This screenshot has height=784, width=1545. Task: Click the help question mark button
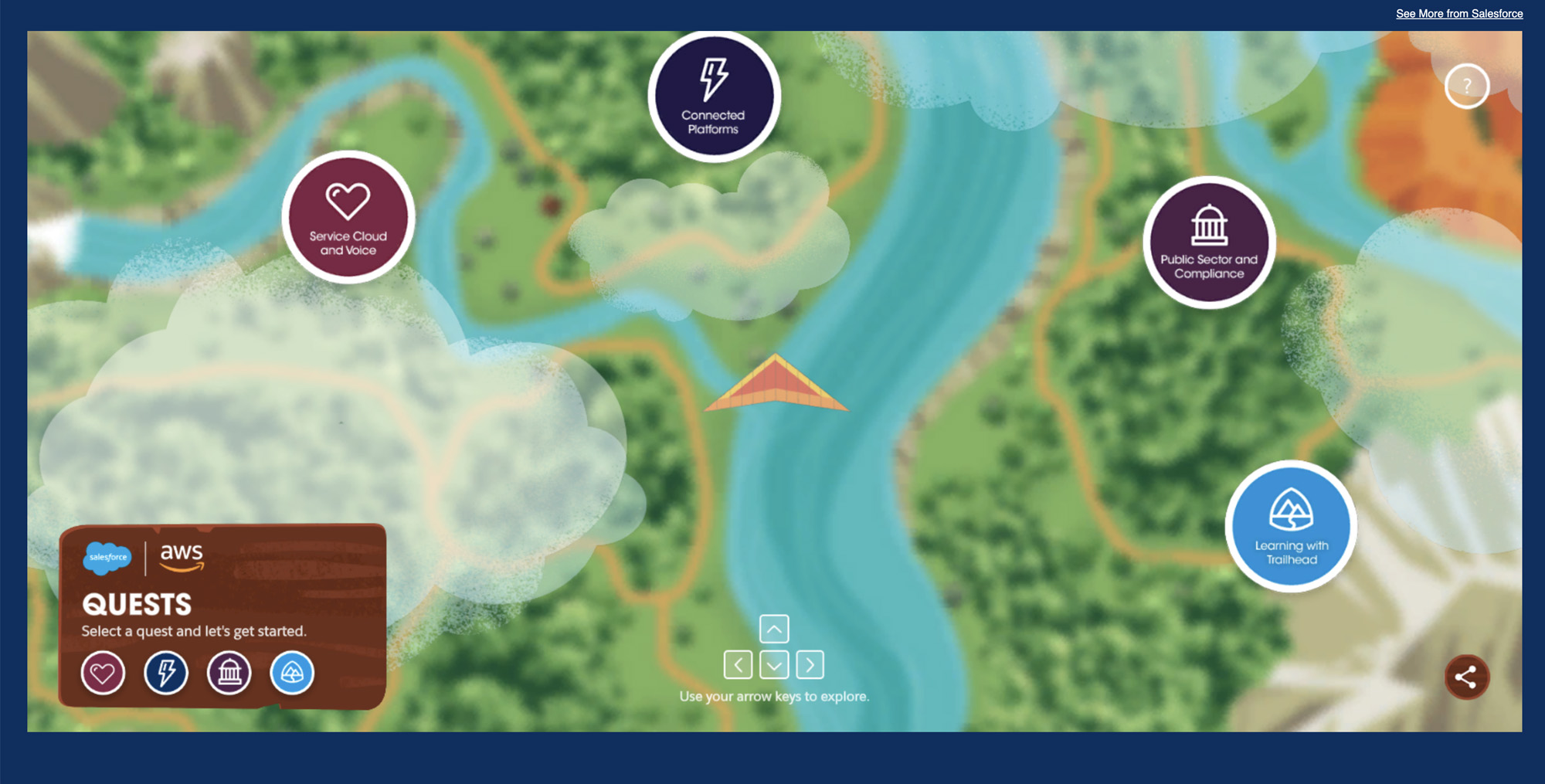pos(1465,86)
